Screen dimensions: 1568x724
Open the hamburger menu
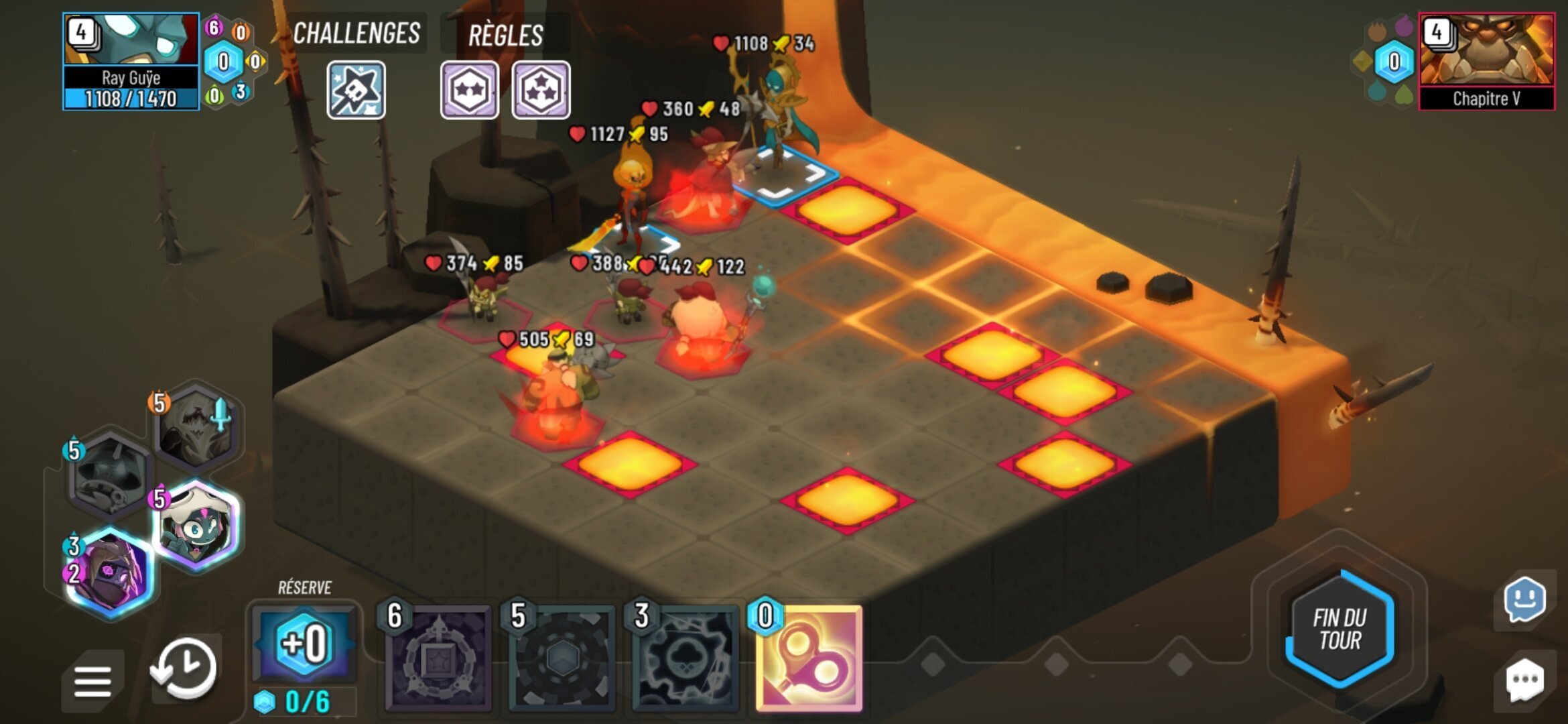point(92,681)
